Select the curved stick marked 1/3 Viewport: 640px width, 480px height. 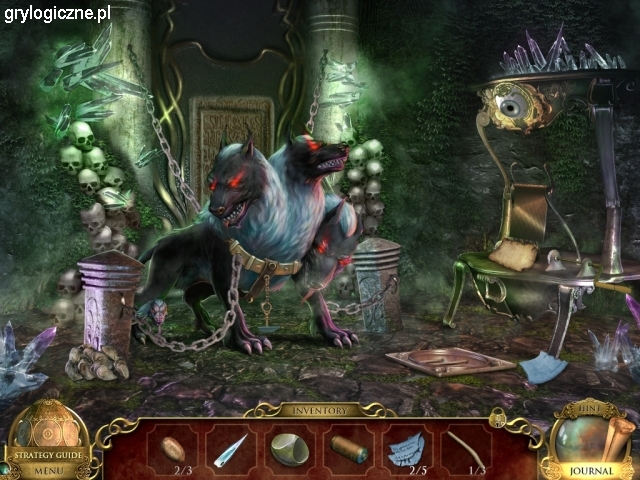point(464,447)
